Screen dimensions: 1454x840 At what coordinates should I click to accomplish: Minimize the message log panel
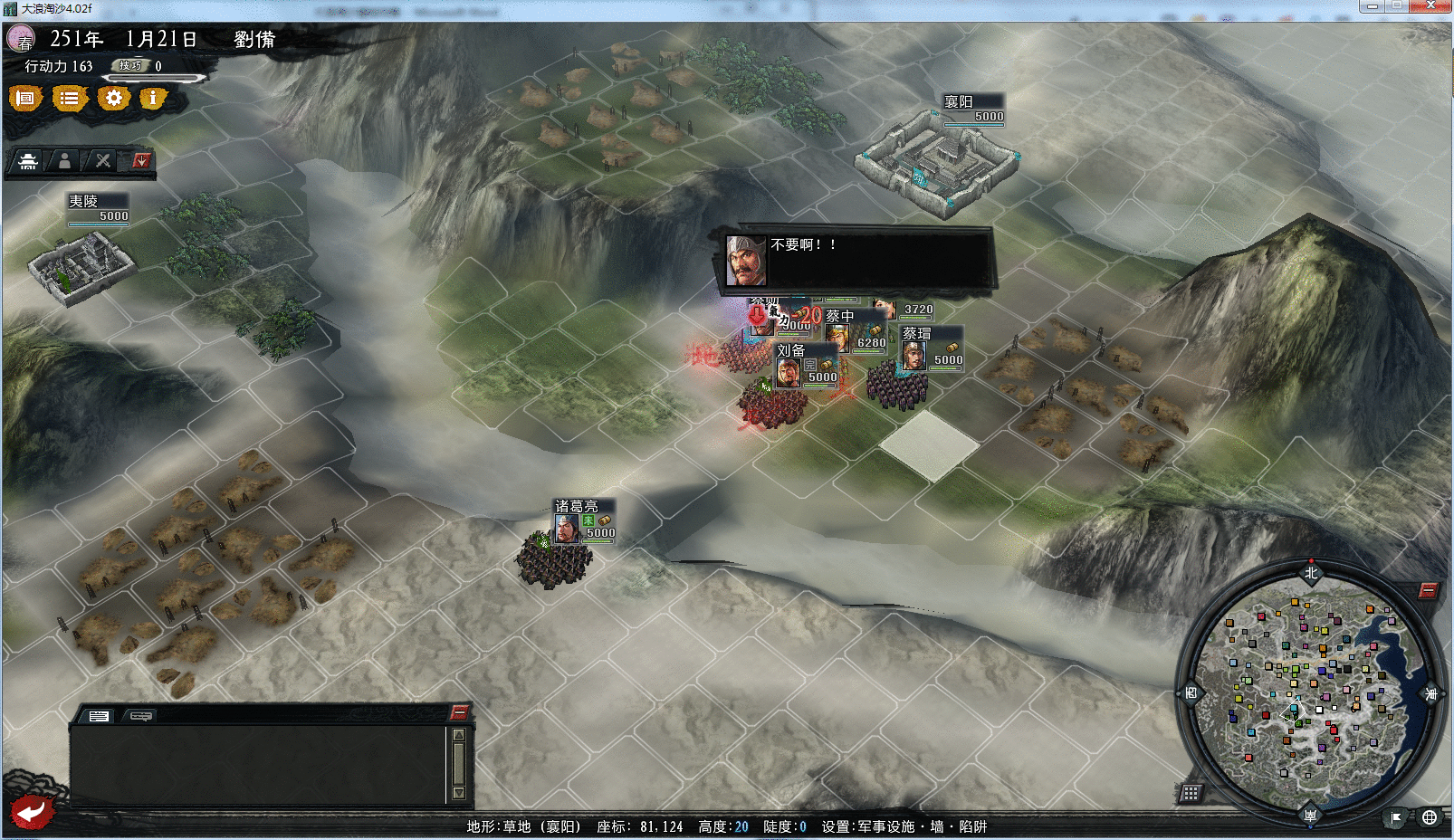(459, 712)
